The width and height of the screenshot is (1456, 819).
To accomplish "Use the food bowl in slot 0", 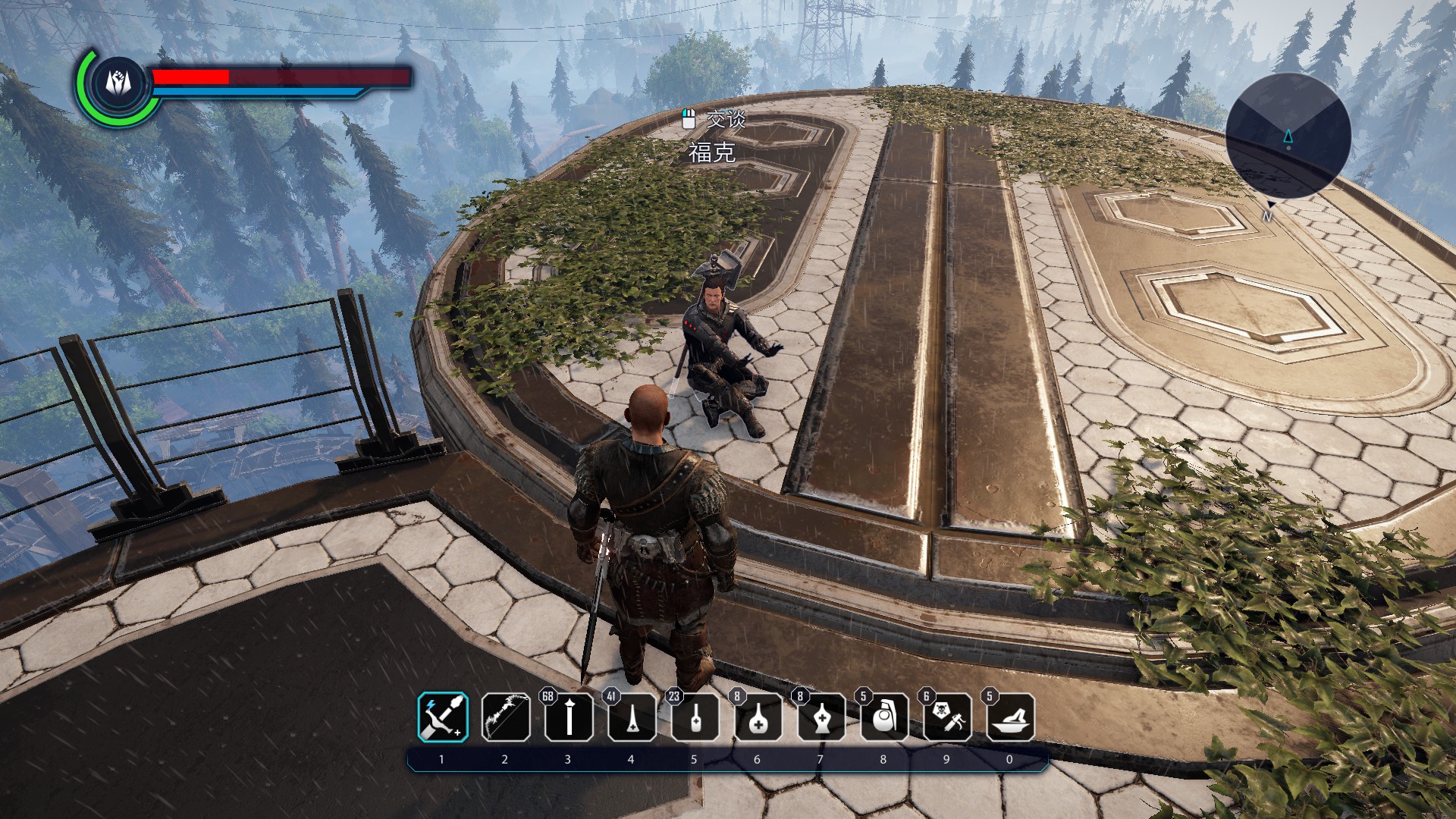I will tap(1010, 717).
